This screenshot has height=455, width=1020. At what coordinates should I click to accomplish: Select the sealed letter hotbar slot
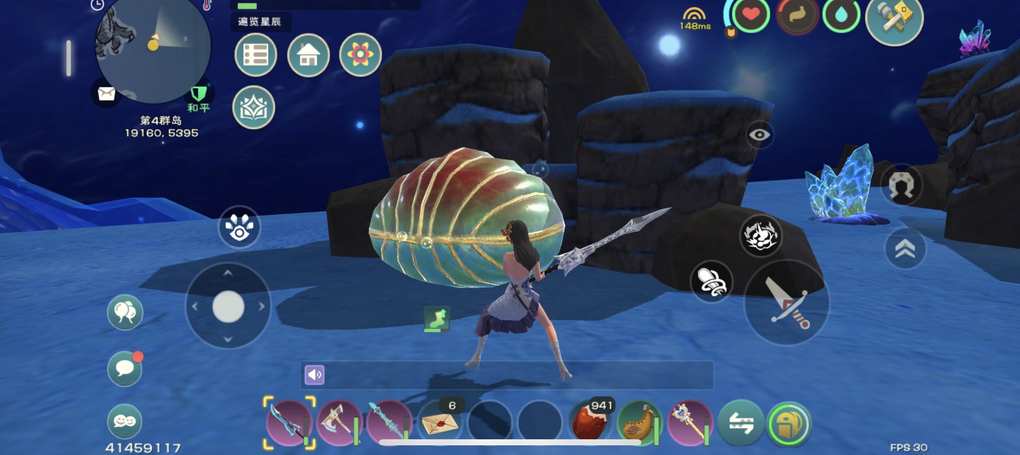[439, 422]
